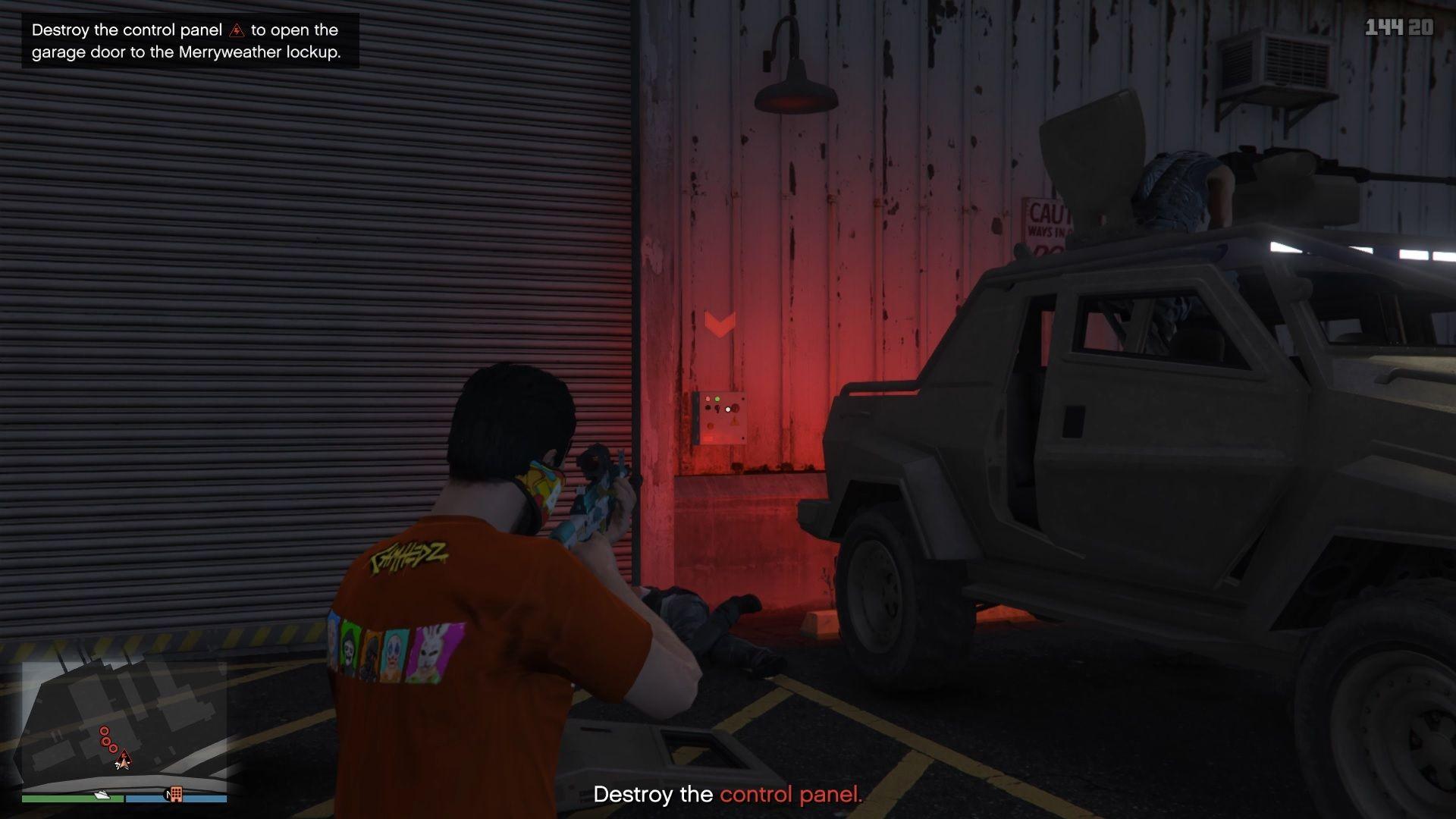This screenshot has height=819, width=1456.
Task: Click the control panel objective help box
Action: 190,41
